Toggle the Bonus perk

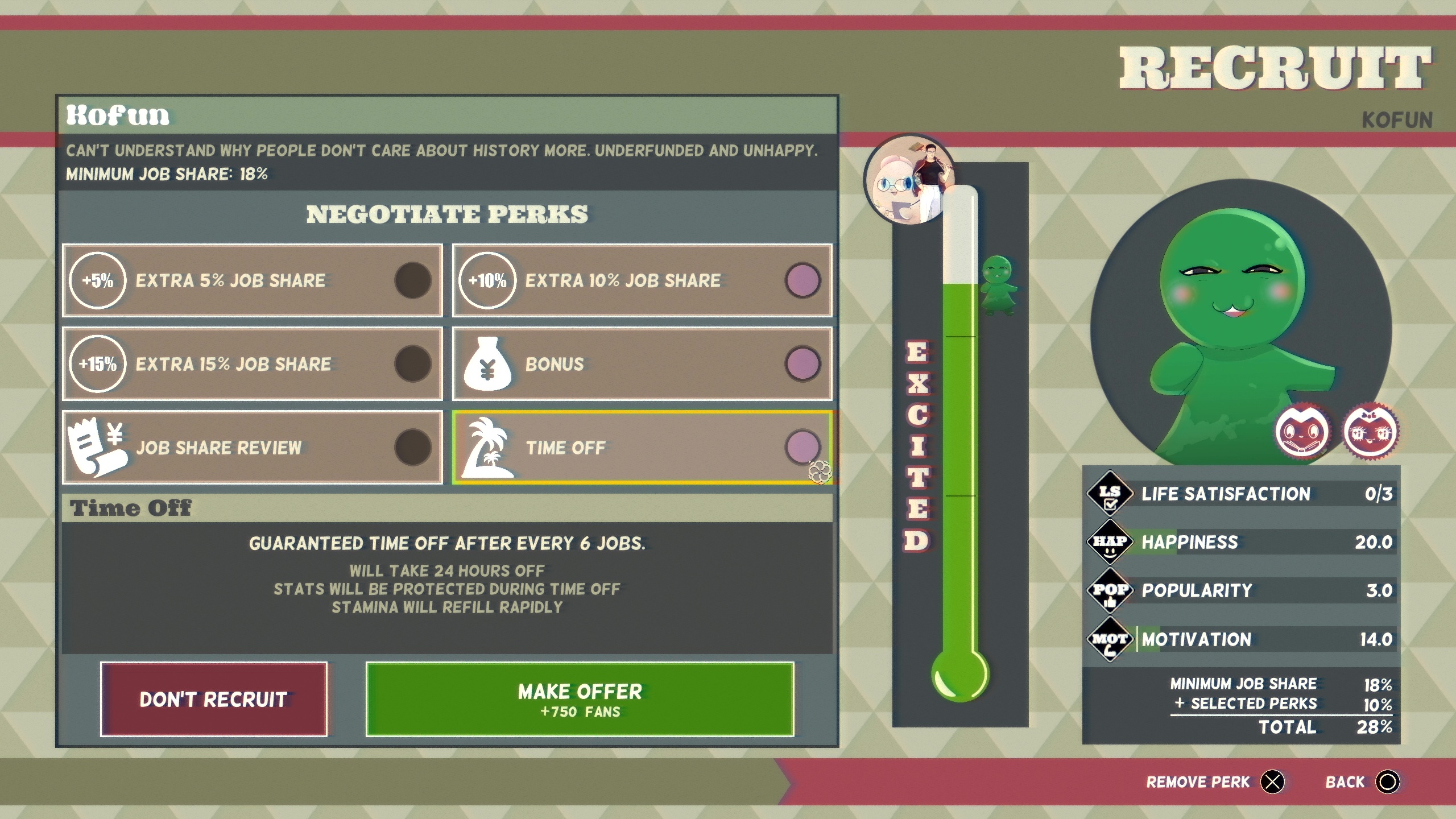[642, 364]
